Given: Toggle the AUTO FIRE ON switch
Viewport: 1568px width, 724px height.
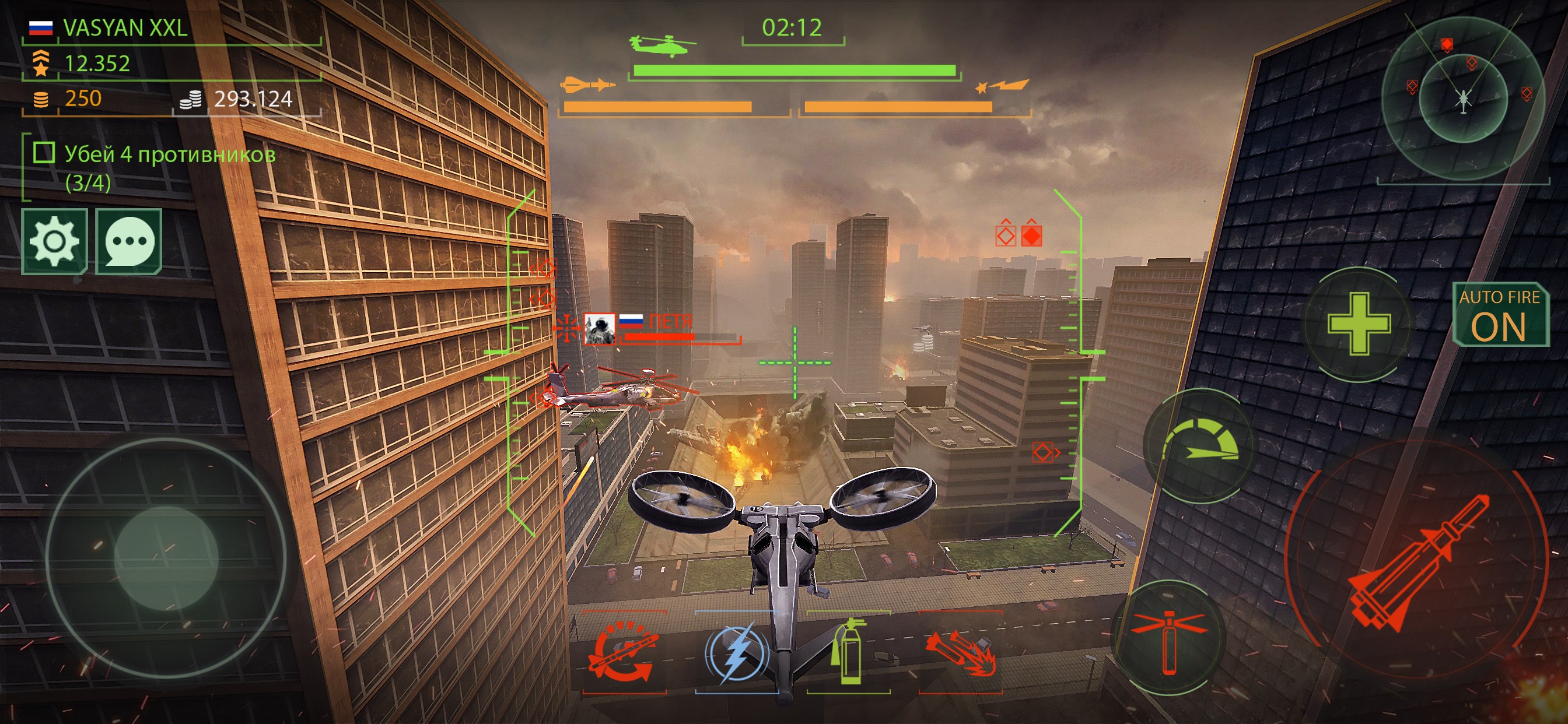Looking at the screenshot, I should tap(1500, 315).
